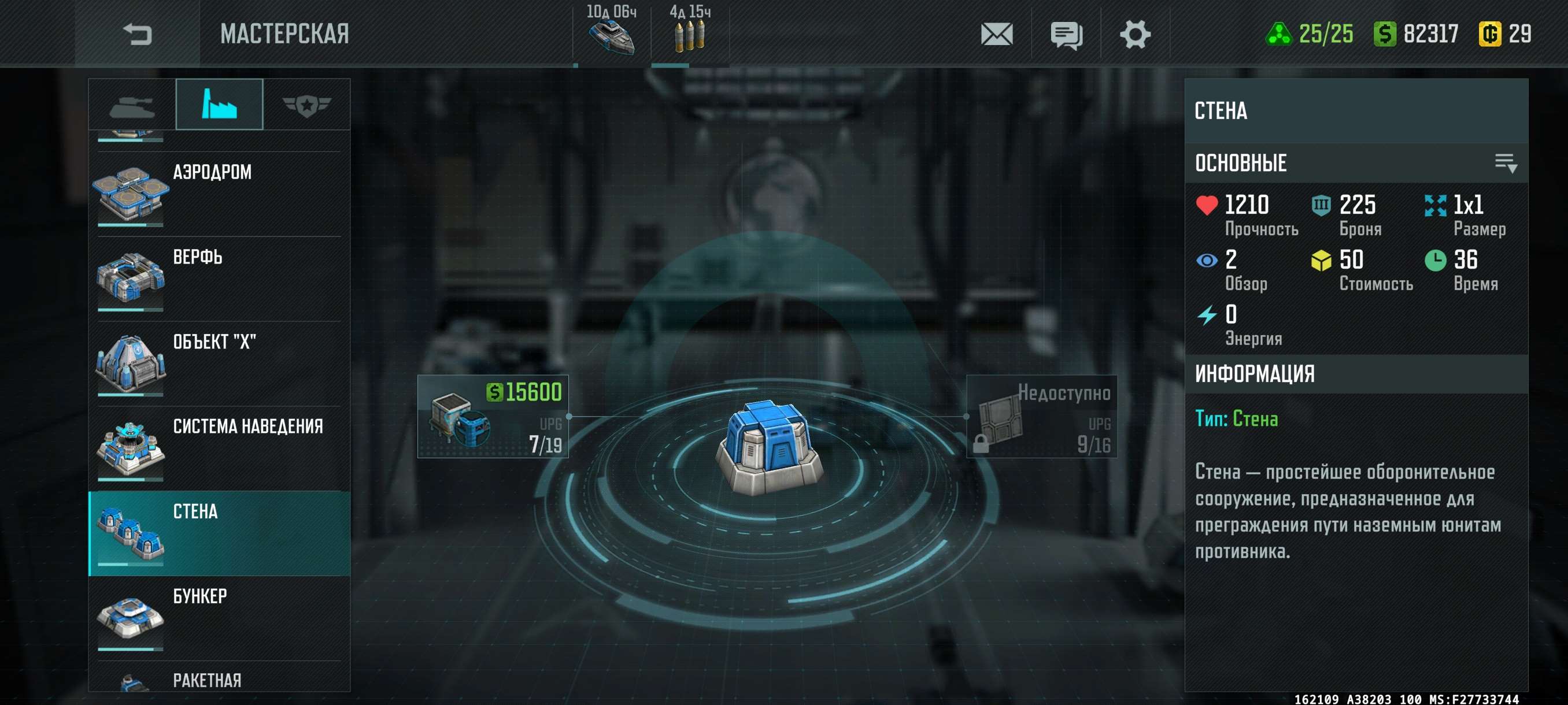This screenshot has width=1568, height=705.
Task: Select Объект "X" building entry
Action: pos(219,363)
